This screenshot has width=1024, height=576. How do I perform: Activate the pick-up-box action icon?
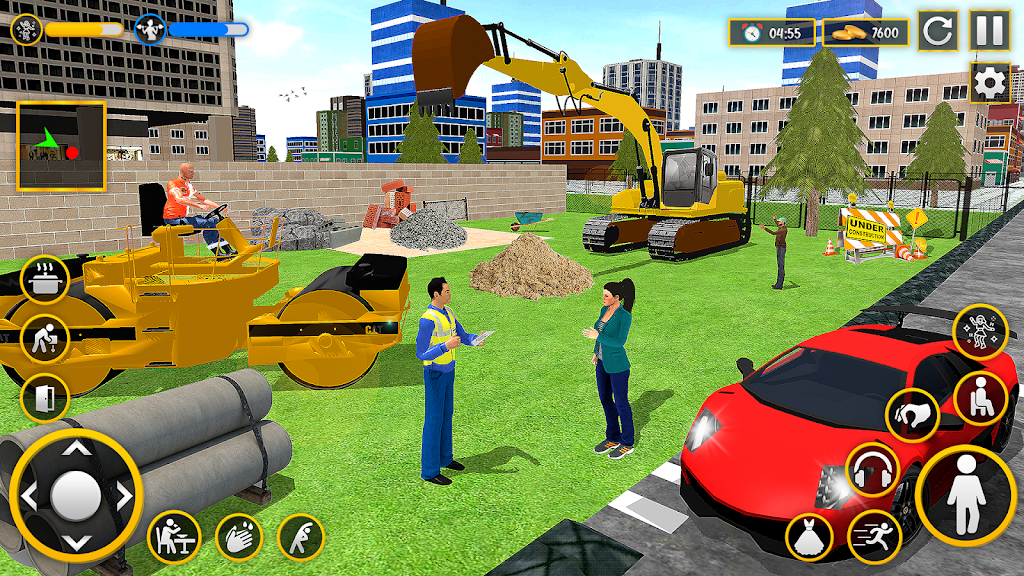coord(45,339)
